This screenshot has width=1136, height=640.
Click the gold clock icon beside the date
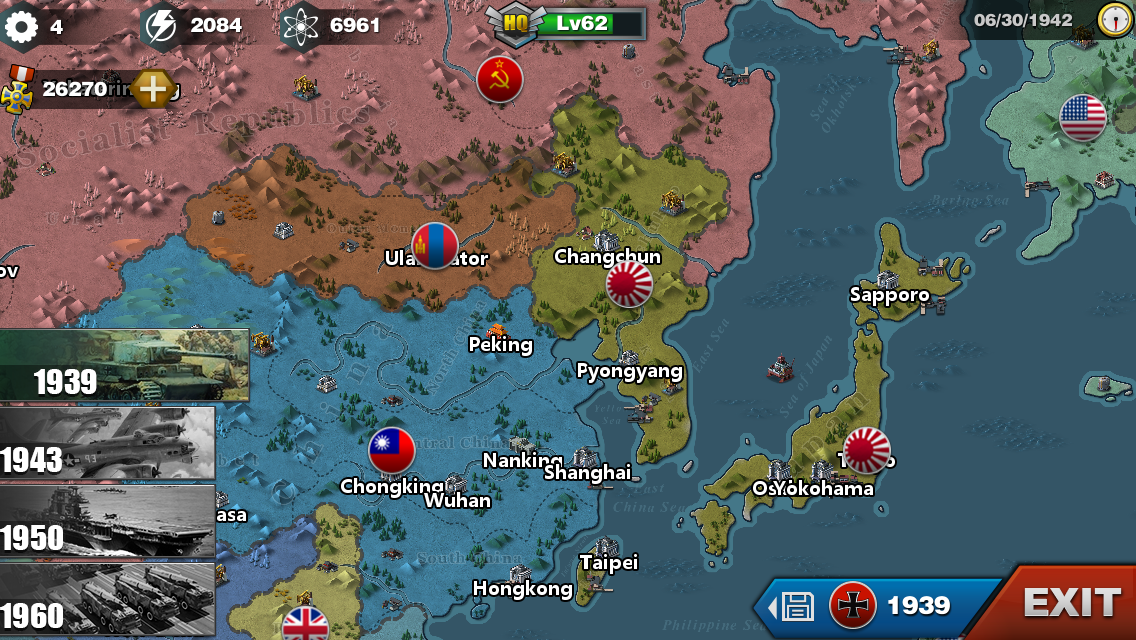click(x=1114, y=20)
